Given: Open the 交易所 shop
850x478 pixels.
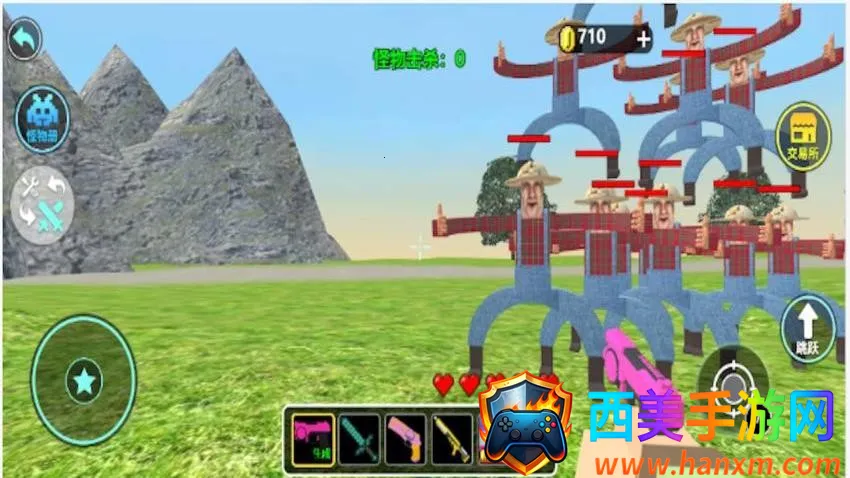Looking at the screenshot, I should pos(803,137).
